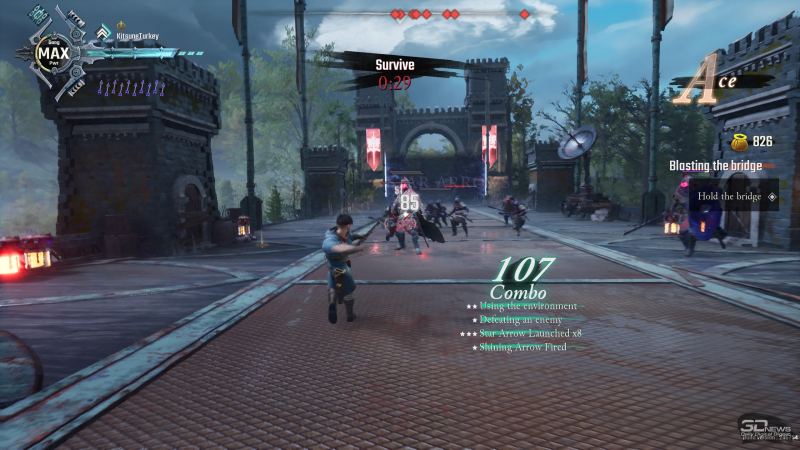Select the KitsuneTurkey player name tag
Viewport: 800px width, 450px height.
click(x=138, y=35)
